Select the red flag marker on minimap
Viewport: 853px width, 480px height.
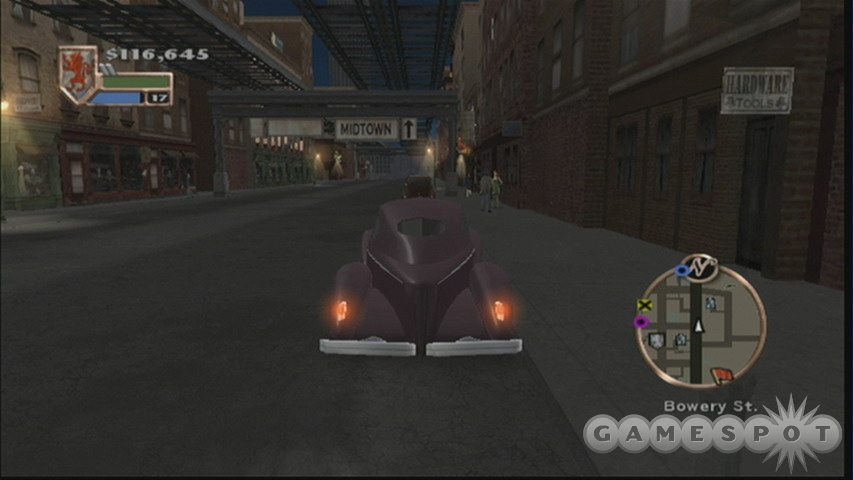coord(720,375)
